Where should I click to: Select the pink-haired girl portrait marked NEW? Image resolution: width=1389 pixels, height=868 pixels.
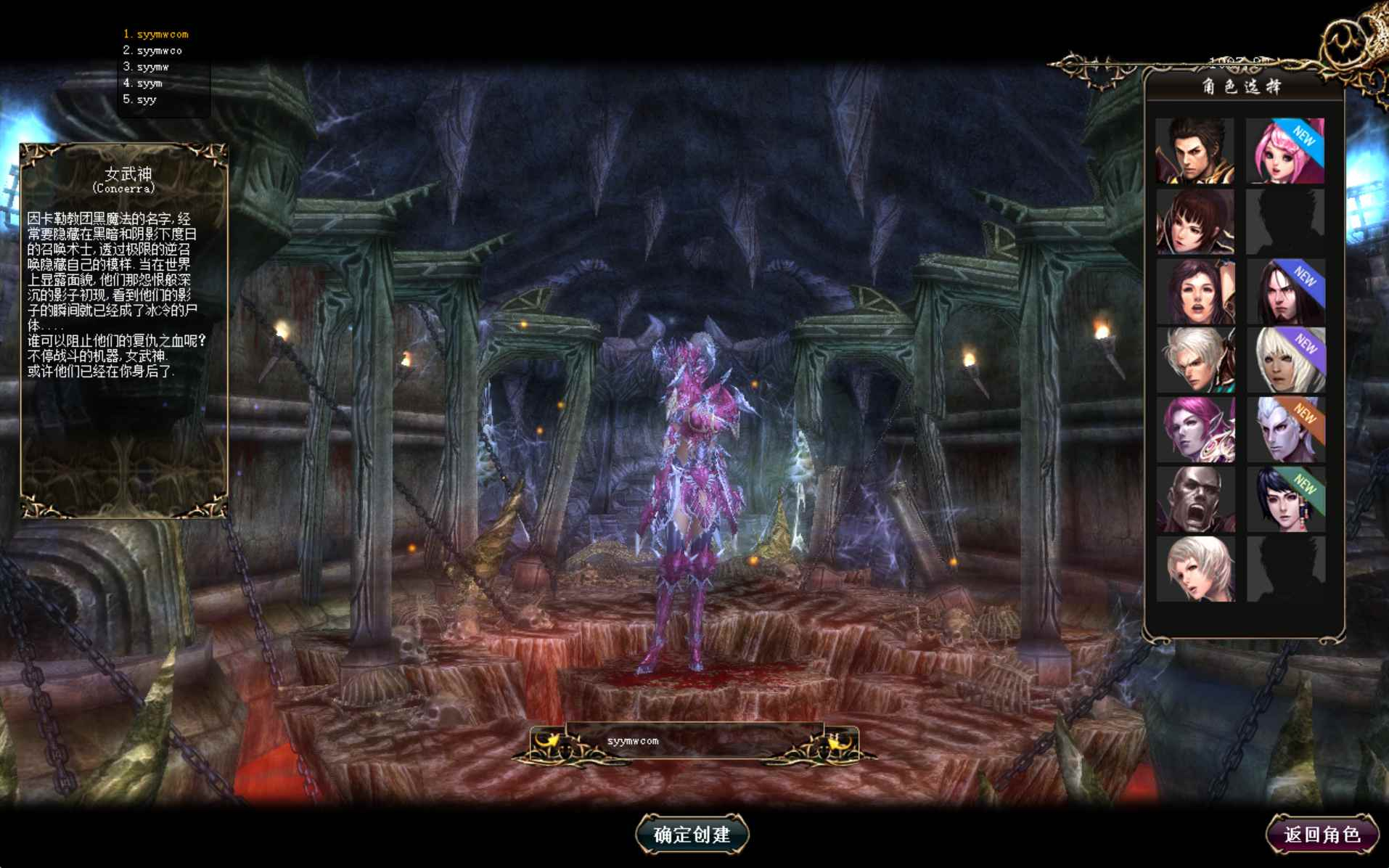pyautogui.click(x=1286, y=150)
